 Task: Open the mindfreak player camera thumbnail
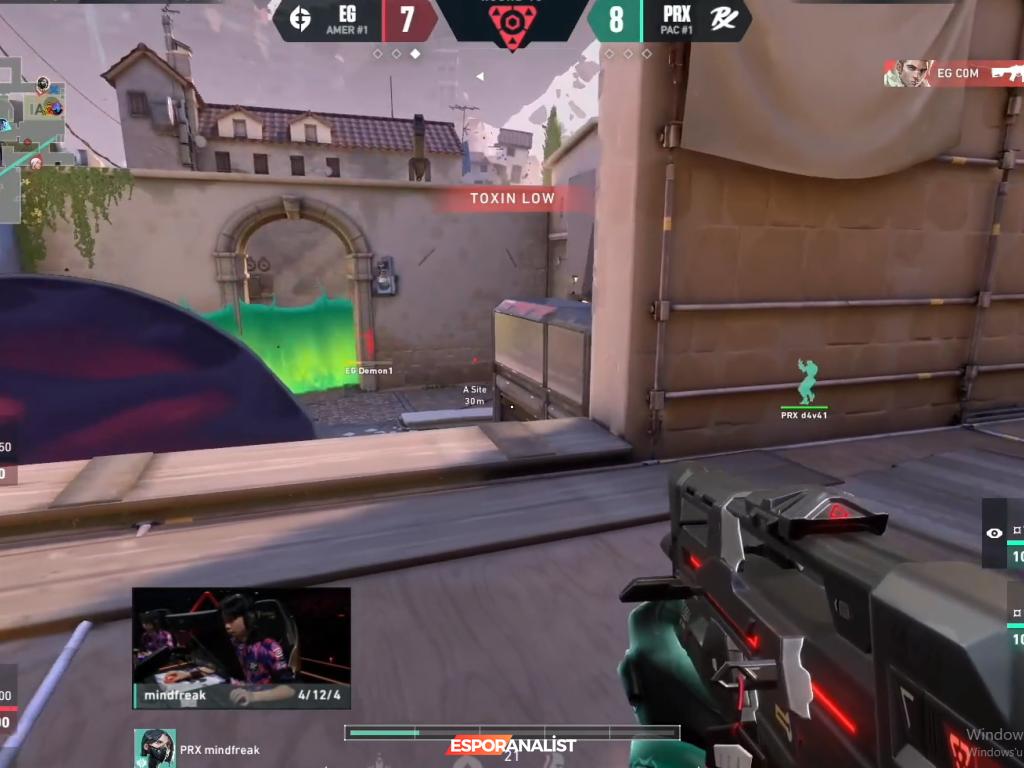[x=241, y=648]
